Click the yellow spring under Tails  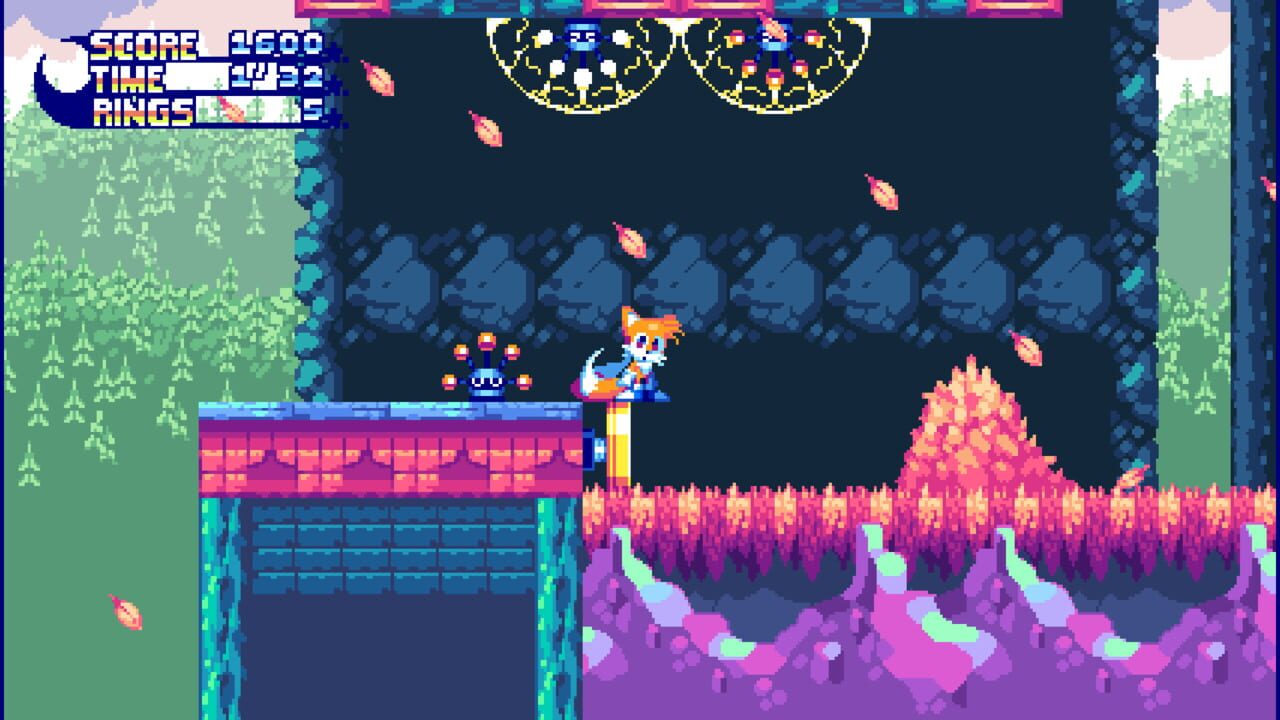tap(620, 440)
